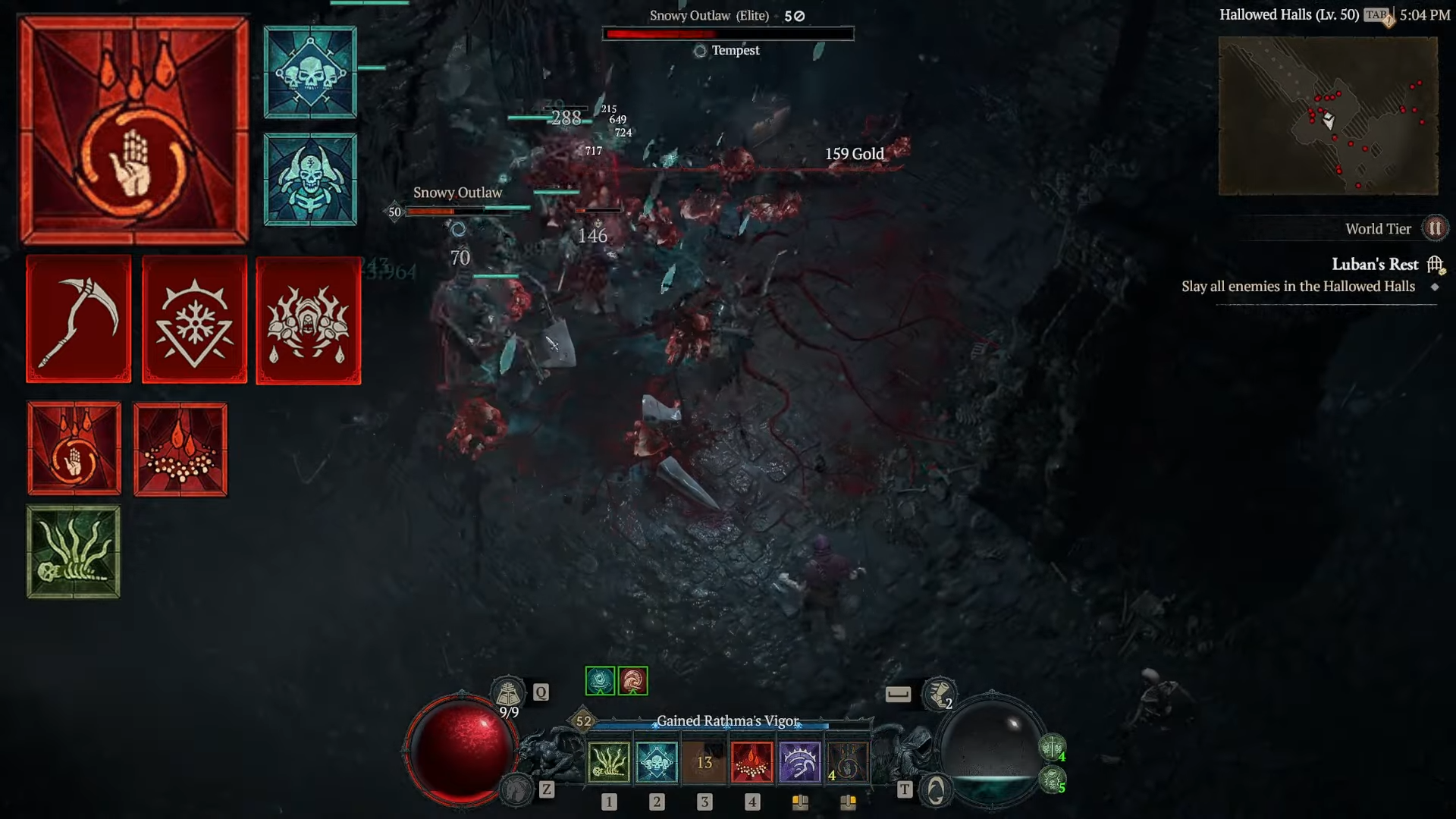Image resolution: width=1456 pixels, height=819 pixels.
Task: Use the three-skulls skill in hotbar slot 2
Action: pyautogui.click(x=656, y=762)
